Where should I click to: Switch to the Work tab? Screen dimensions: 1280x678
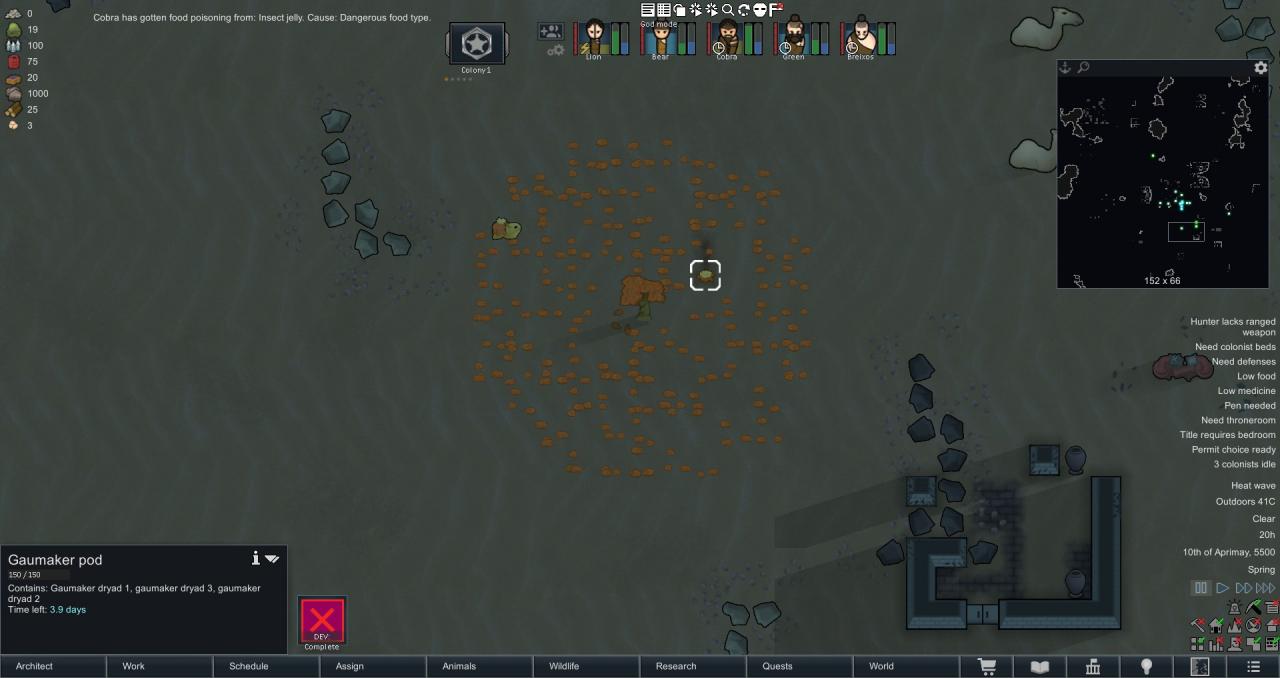(x=160, y=666)
